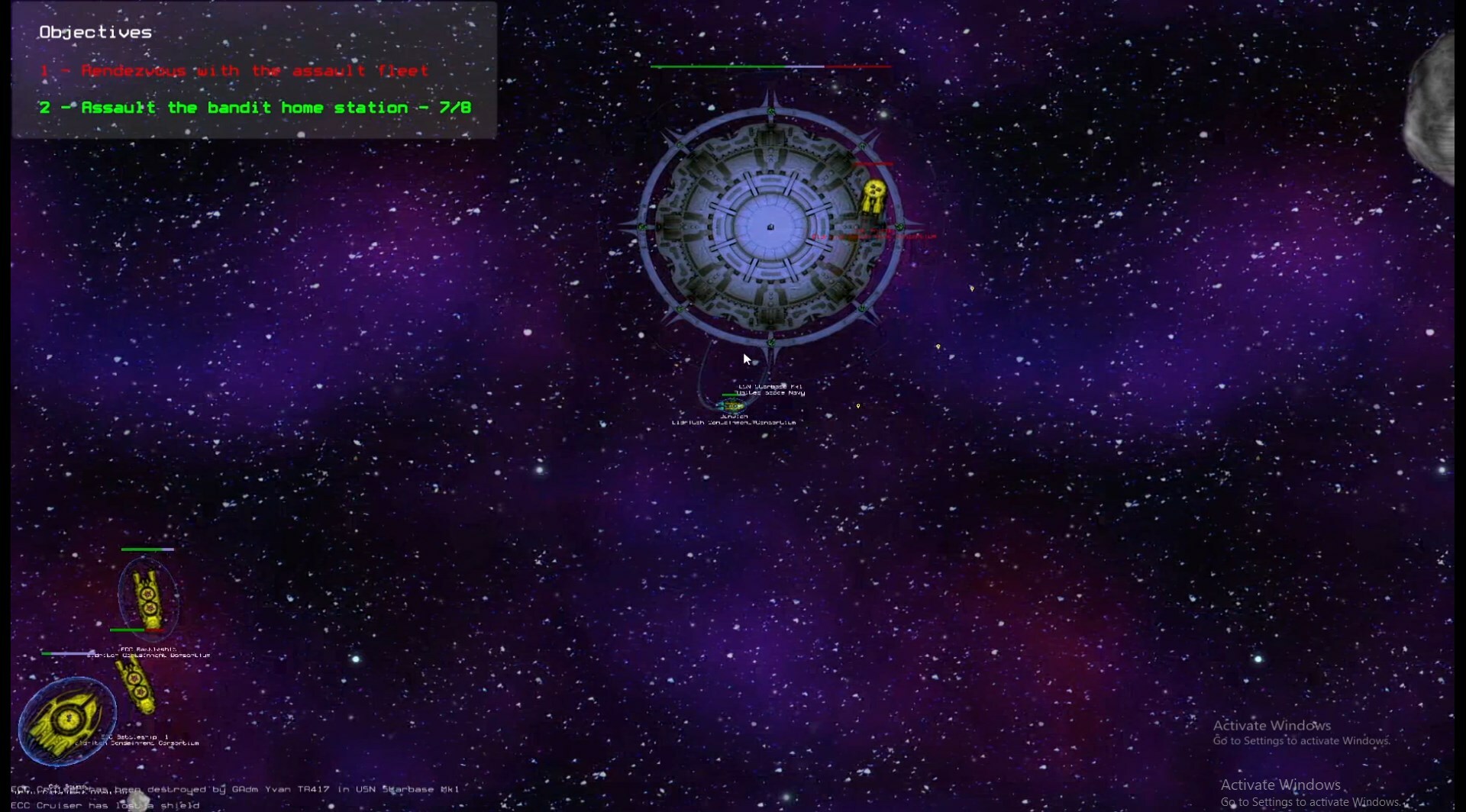This screenshot has width=1466, height=812.
Task: Click the yellow waypoint marker right of the starbase
Action: coord(972,288)
